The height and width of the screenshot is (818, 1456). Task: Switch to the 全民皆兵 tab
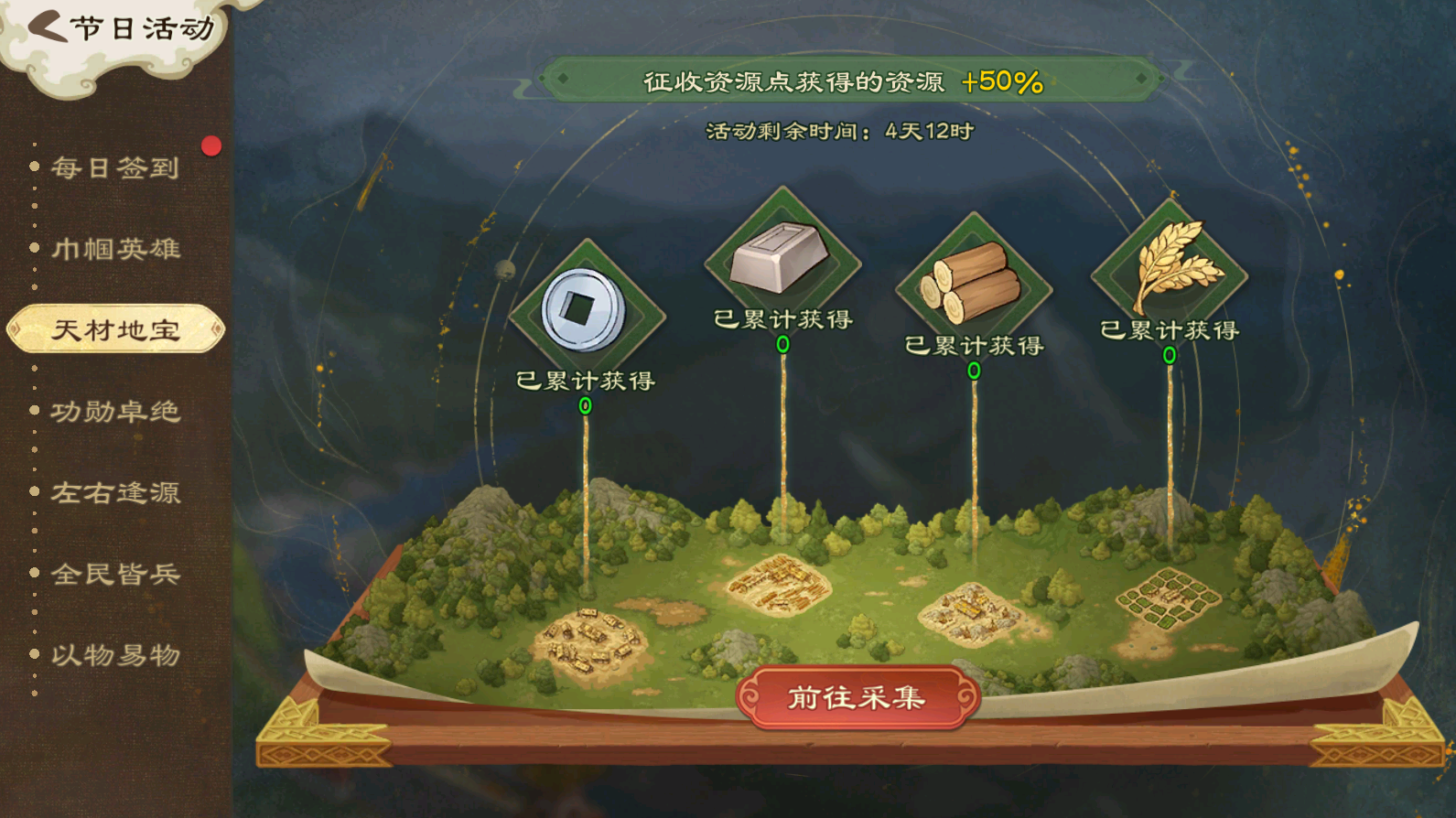click(115, 574)
